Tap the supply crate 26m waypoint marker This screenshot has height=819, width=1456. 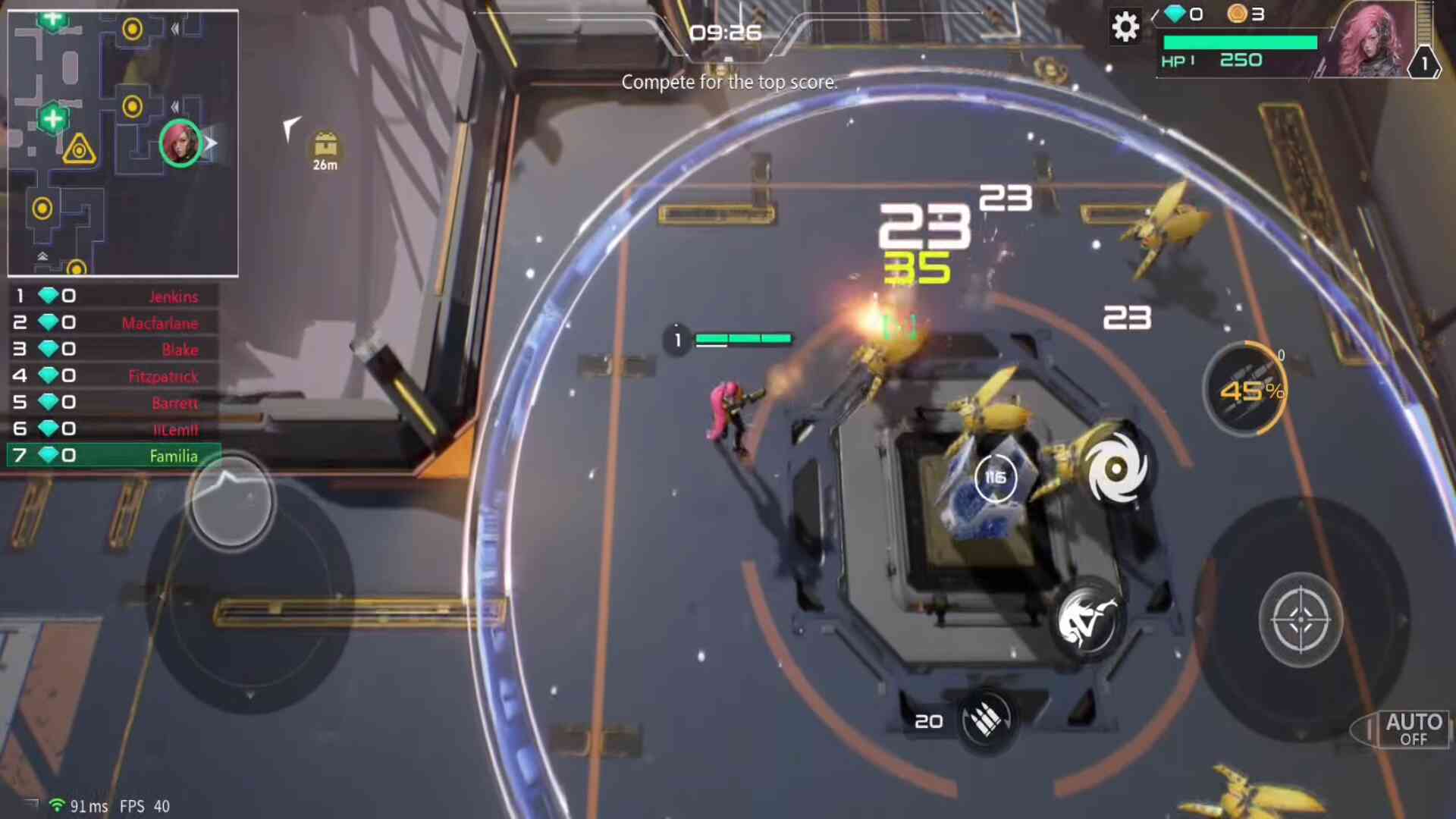point(325,149)
